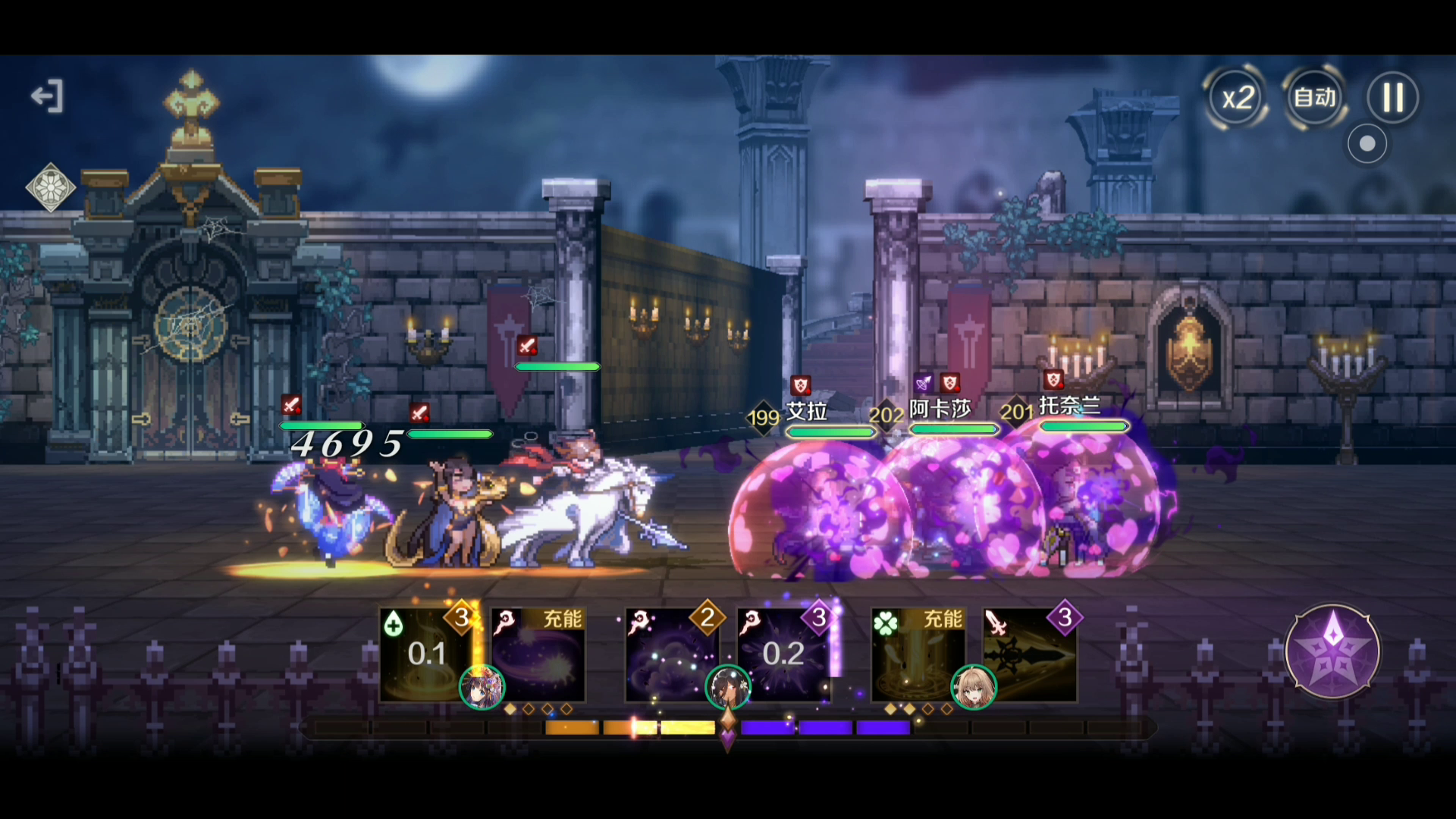Select the blonde girl character portrait

tap(973, 687)
